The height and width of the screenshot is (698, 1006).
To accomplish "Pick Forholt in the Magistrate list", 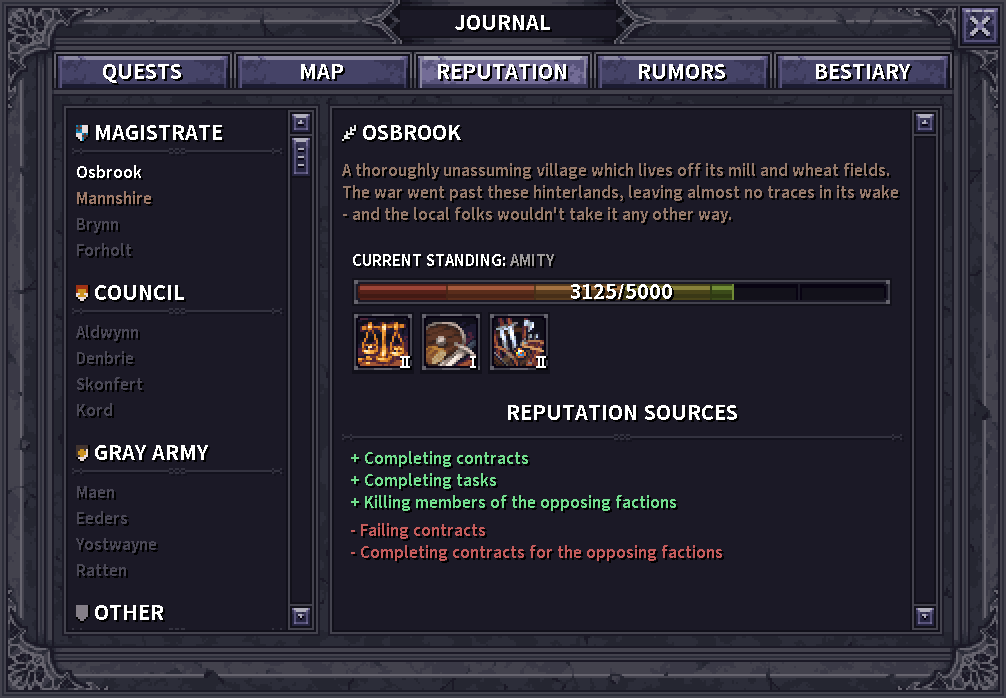I will 104,250.
